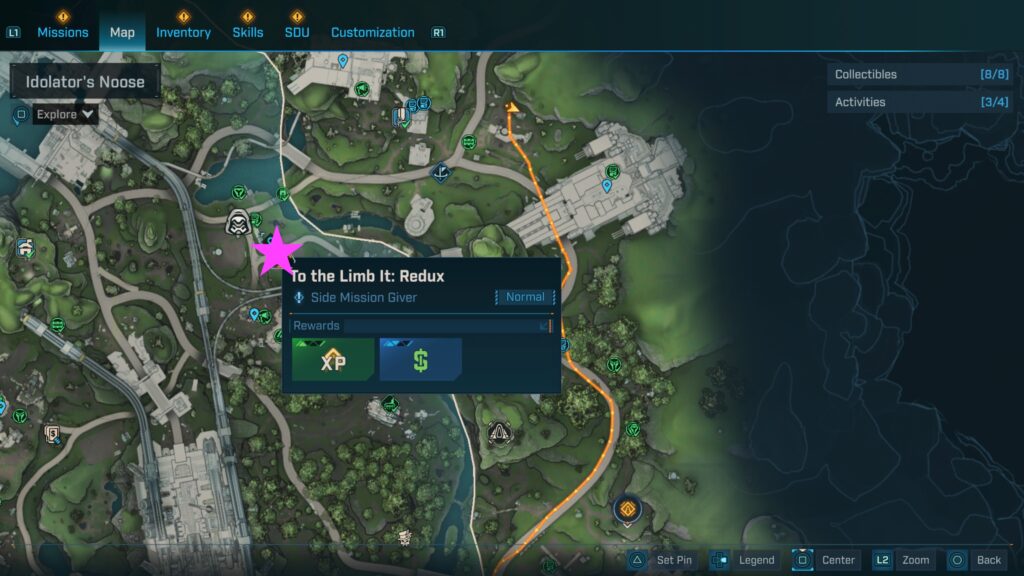Click the pink star mission marker
This screenshot has height=576, width=1024.
(x=277, y=251)
